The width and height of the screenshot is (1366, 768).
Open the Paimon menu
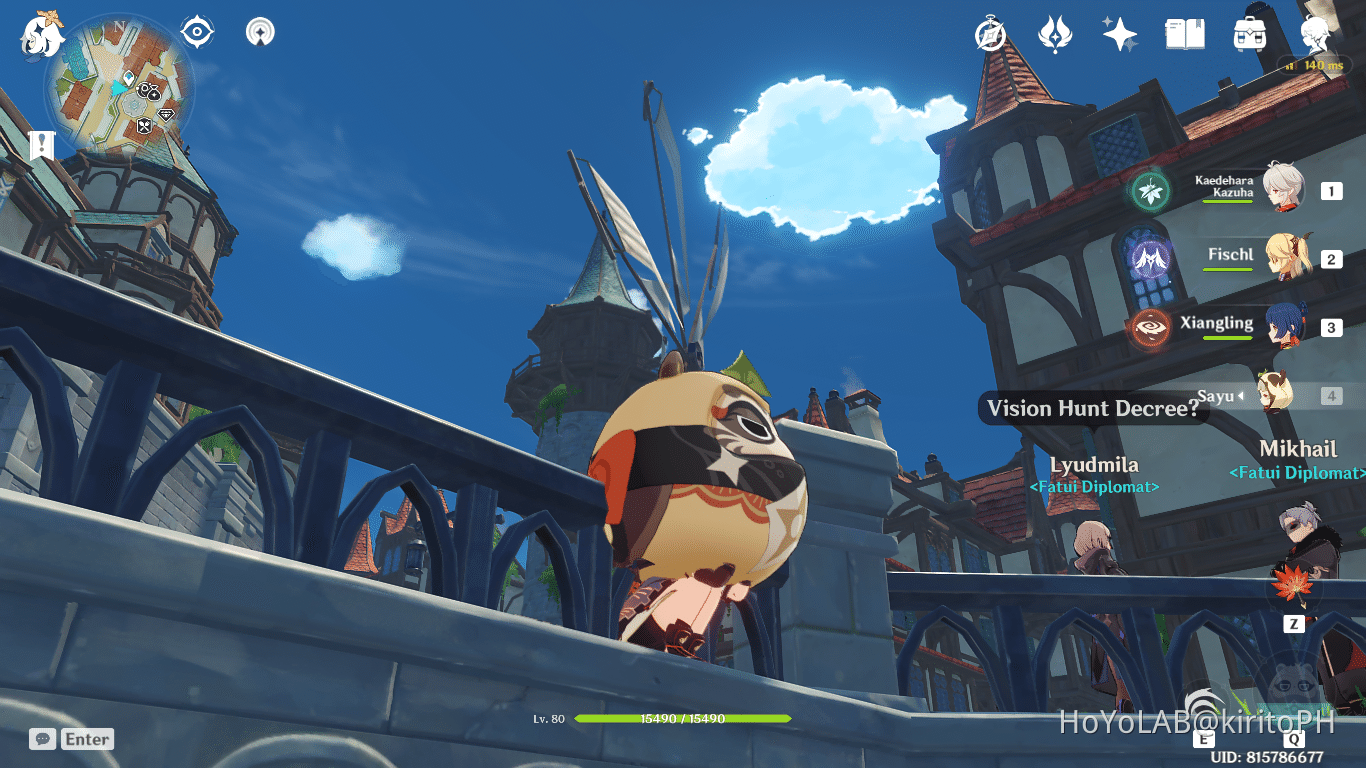(40, 35)
